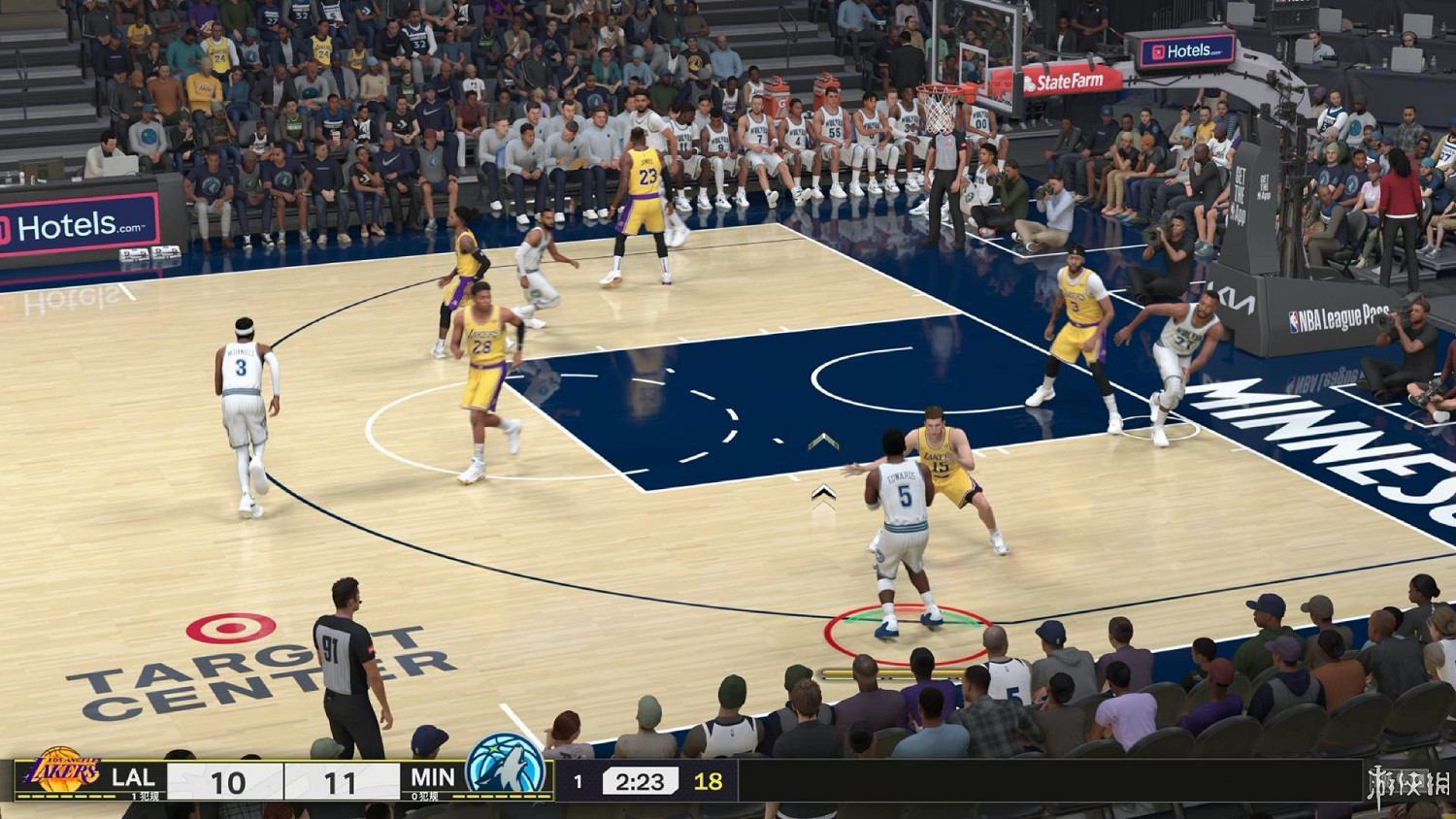The image size is (1456, 819).
Task: Toggle the MIN foul counter indicator
Action: click(424, 796)
